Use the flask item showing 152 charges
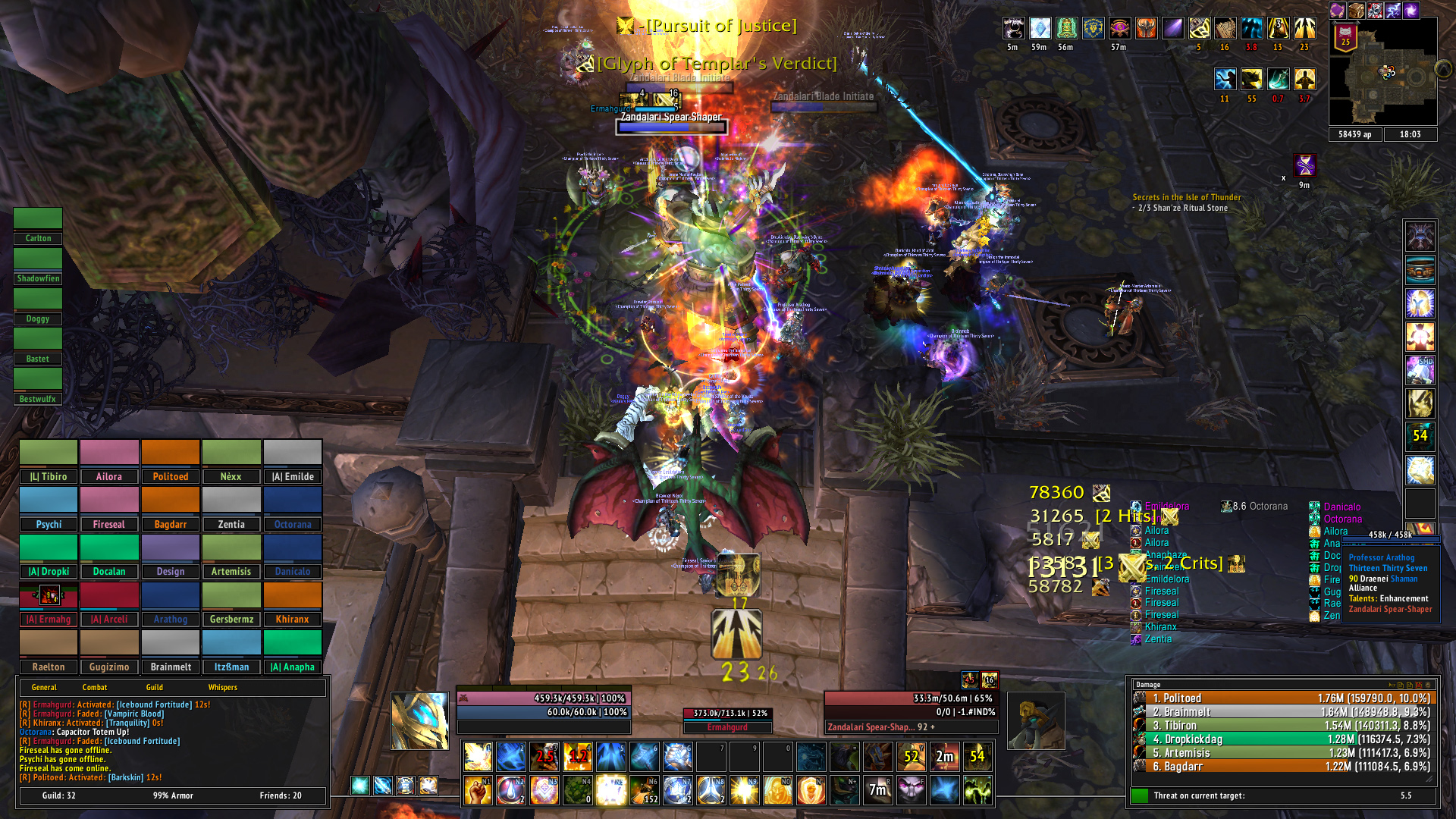Screen dimensions: 1456x819 645,790
